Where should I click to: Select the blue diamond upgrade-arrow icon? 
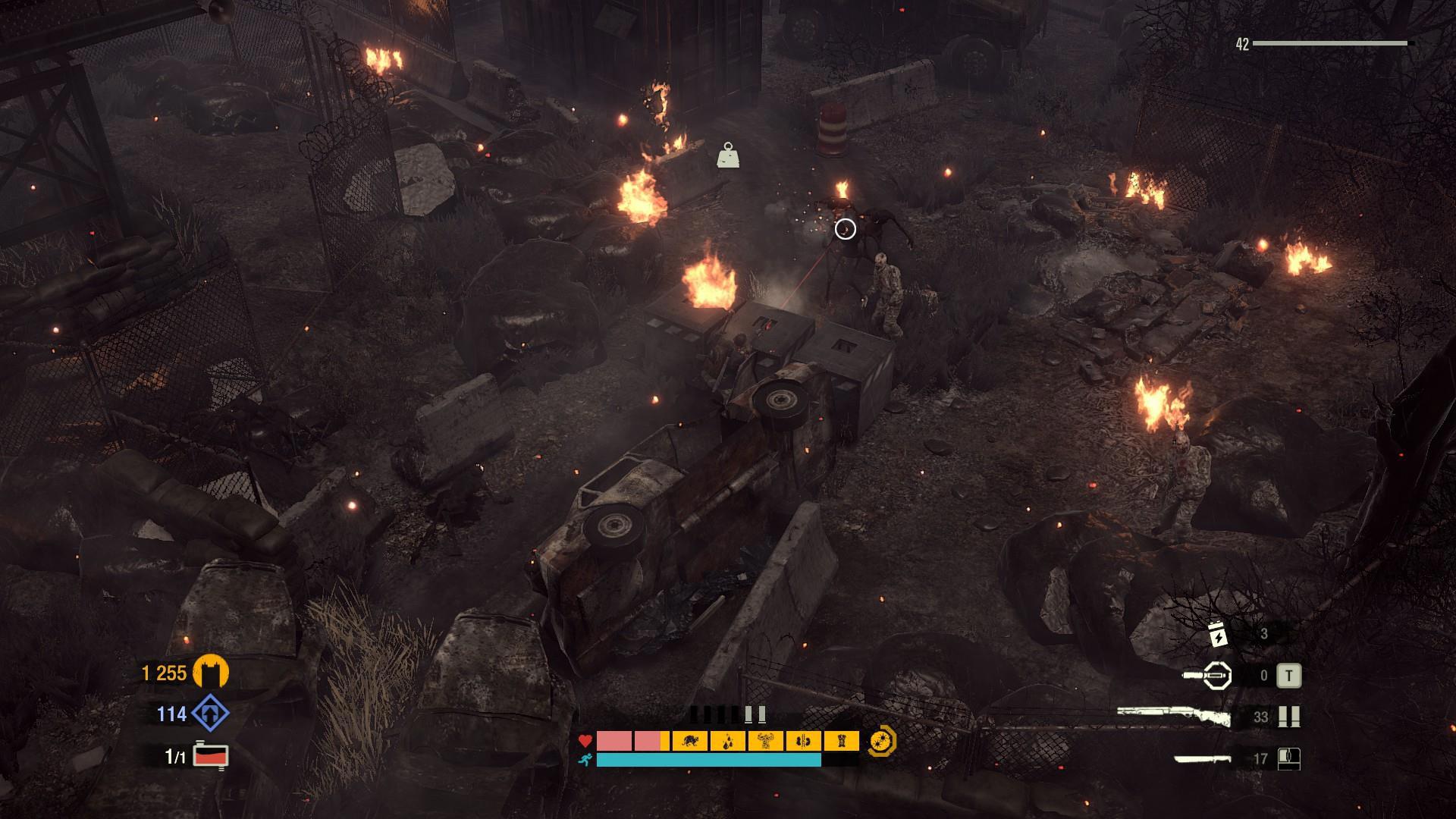pos(210,714)
